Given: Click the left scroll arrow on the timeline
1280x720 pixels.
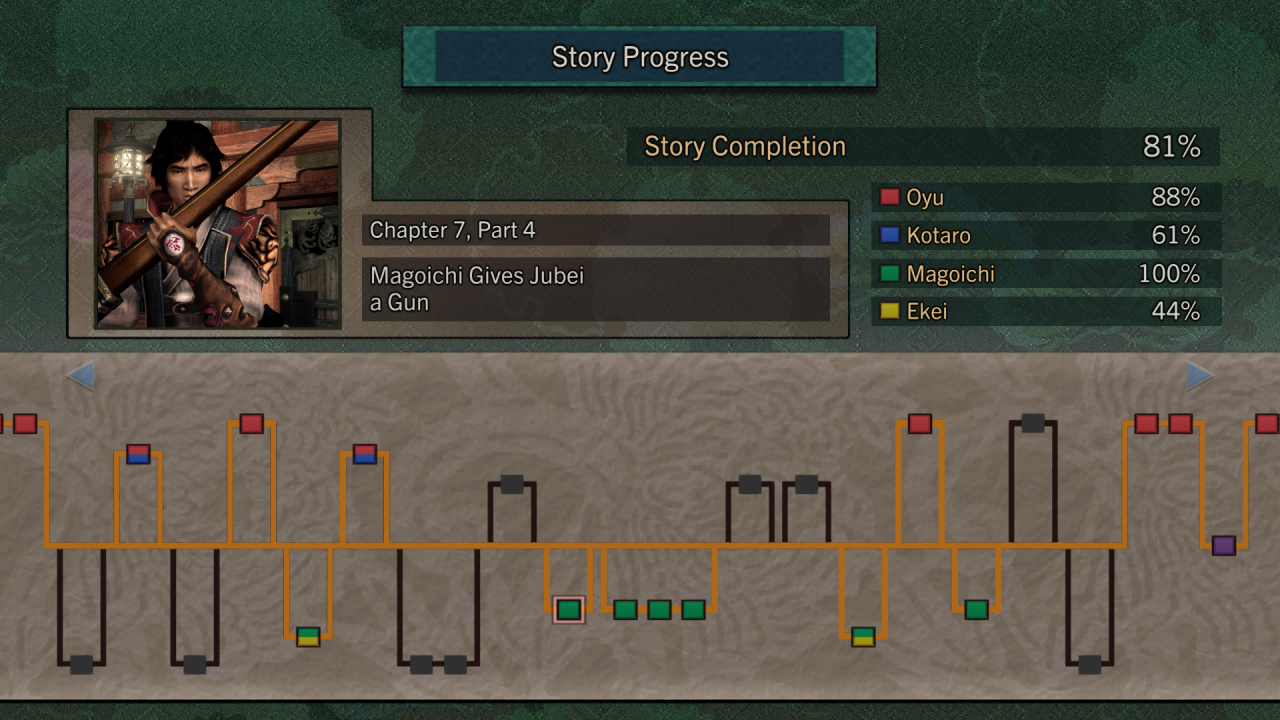Looking at the screenshot, I should point(80,376).
